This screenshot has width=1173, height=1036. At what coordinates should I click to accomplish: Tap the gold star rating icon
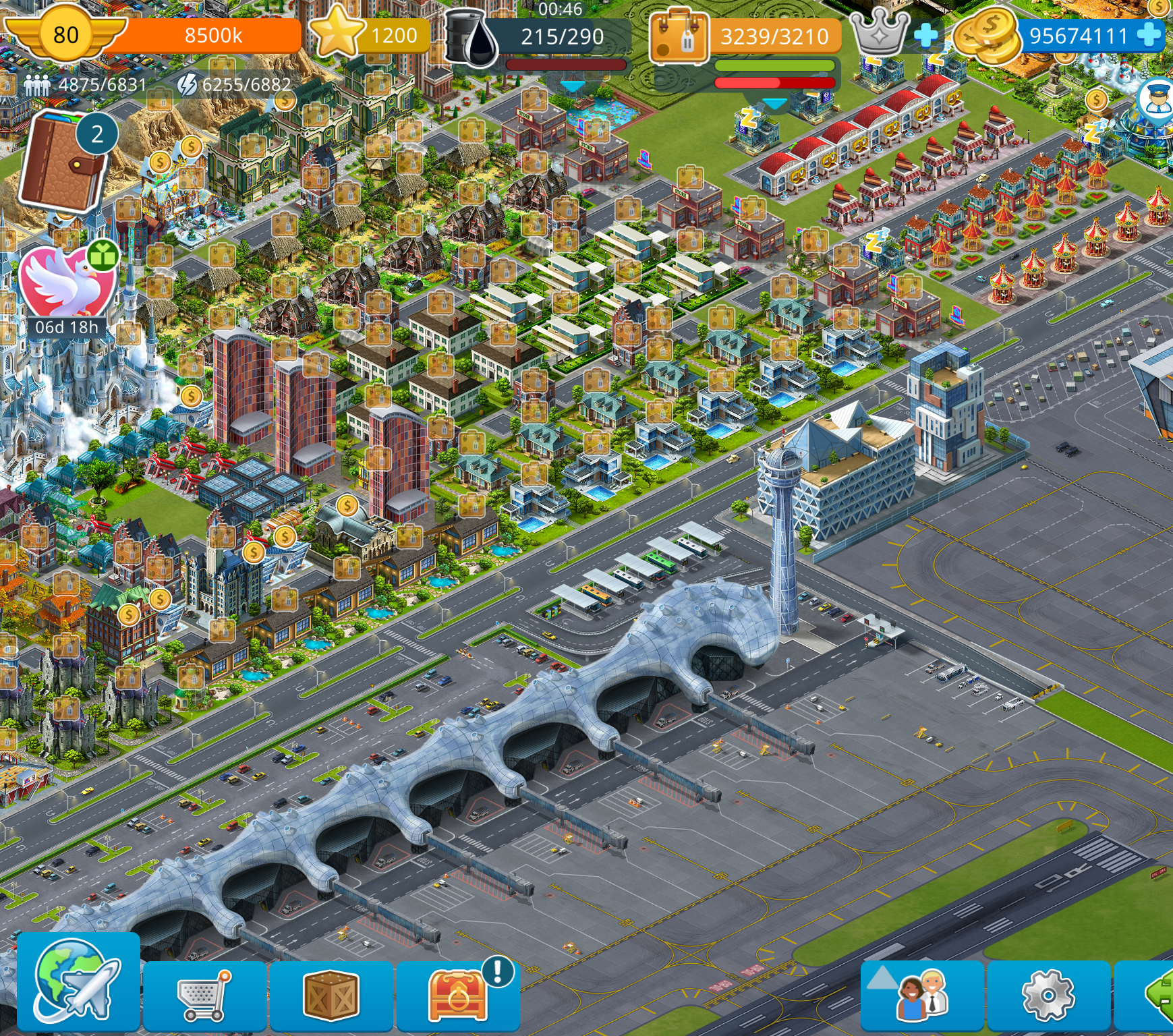click(x=336, y=32)
